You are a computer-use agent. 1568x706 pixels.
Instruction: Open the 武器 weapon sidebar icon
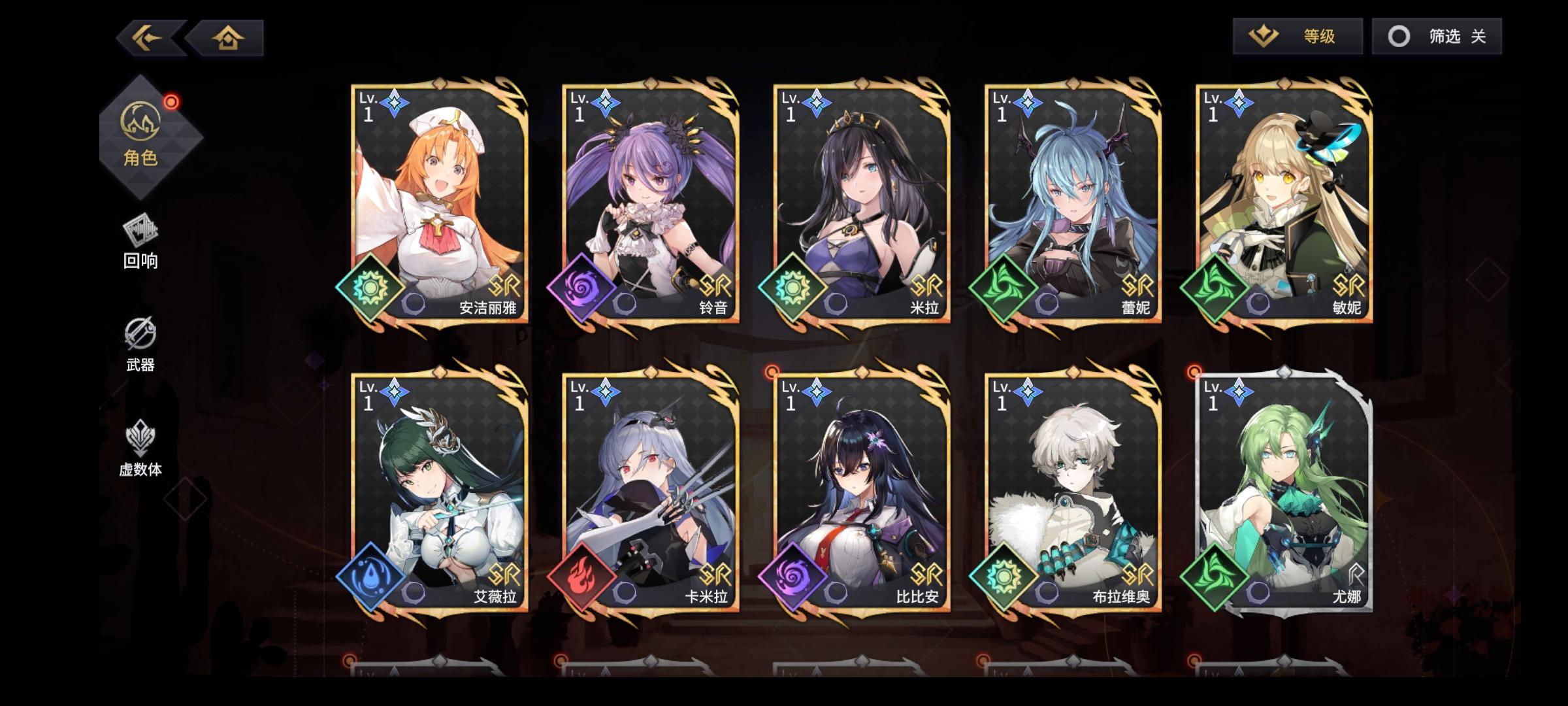[140, 338]
